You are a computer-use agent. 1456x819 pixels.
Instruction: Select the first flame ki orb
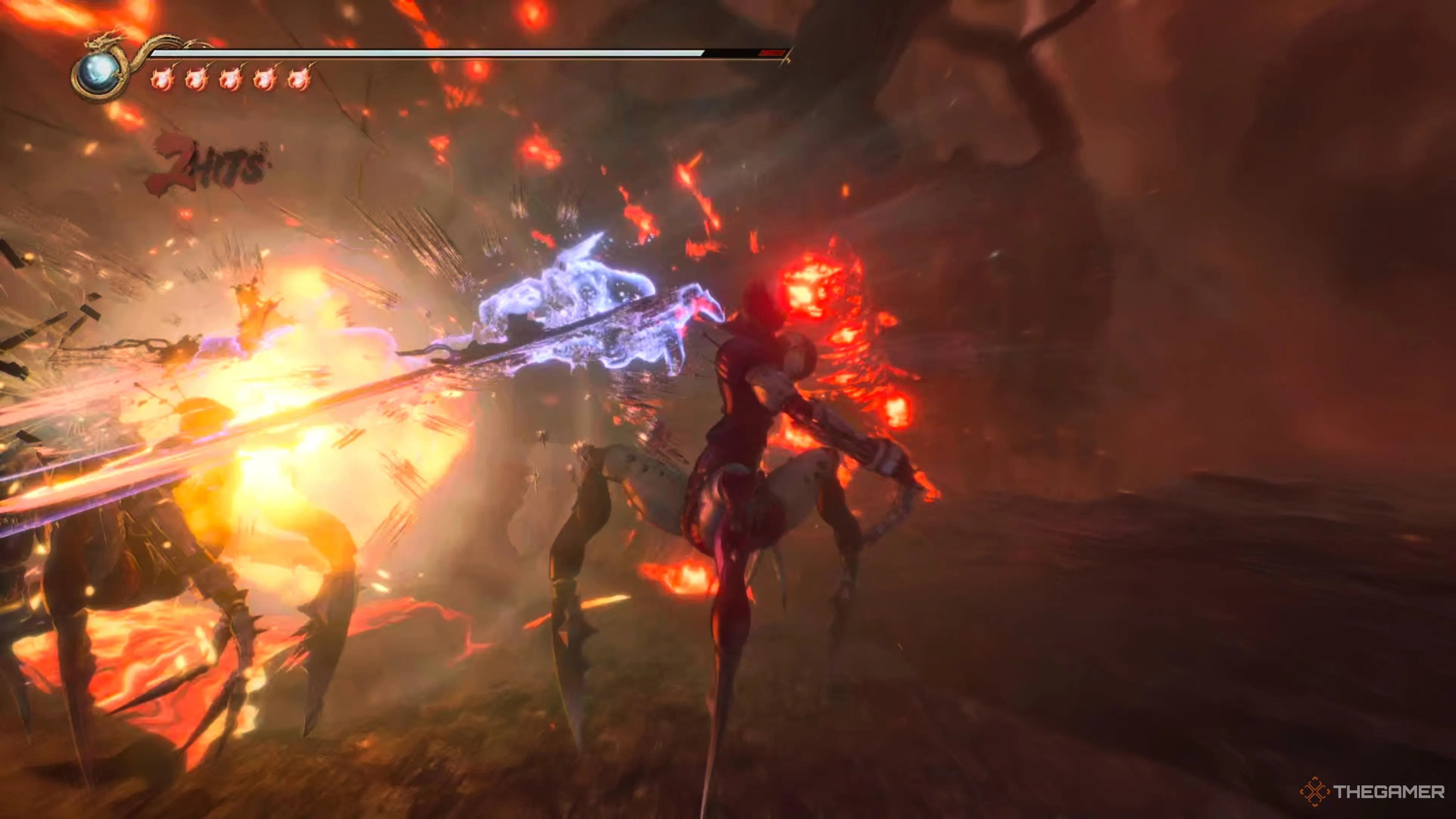point(162,79)
